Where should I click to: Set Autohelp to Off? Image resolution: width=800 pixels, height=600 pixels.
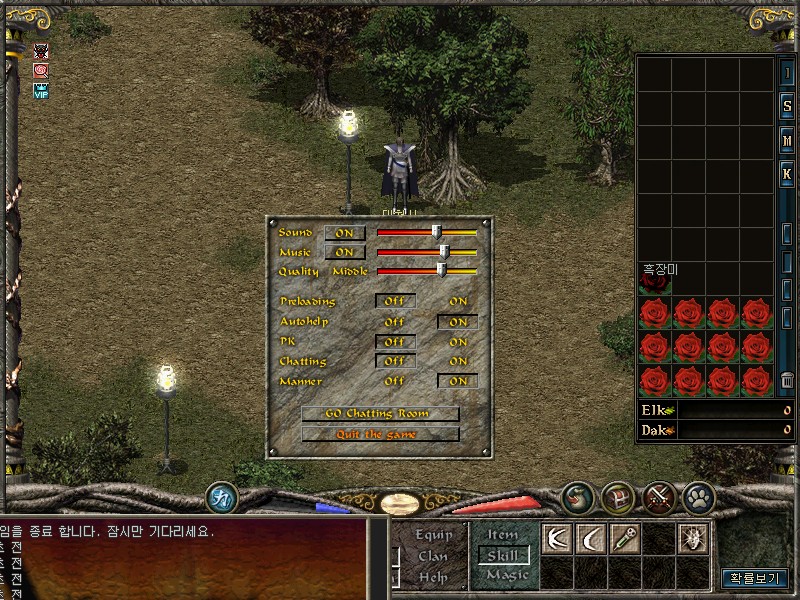click(395, 322)
